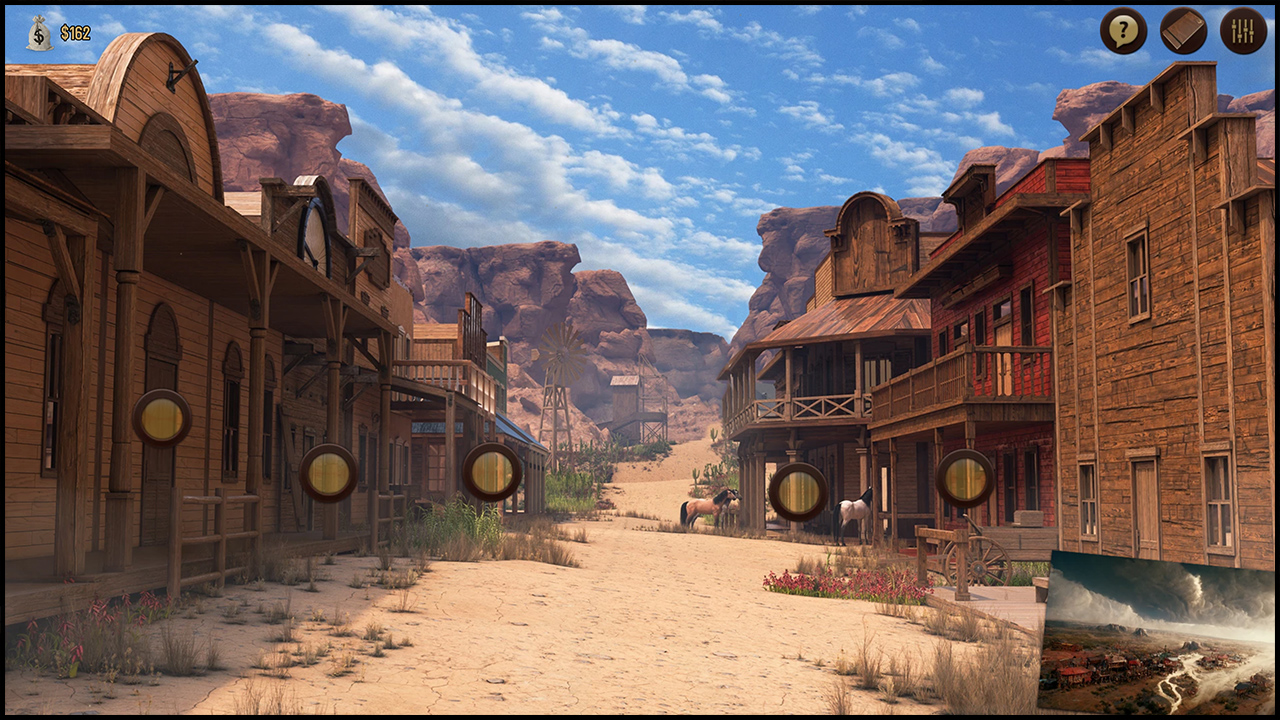
Task: Open the question mark help button
Action: point(1123,31)
